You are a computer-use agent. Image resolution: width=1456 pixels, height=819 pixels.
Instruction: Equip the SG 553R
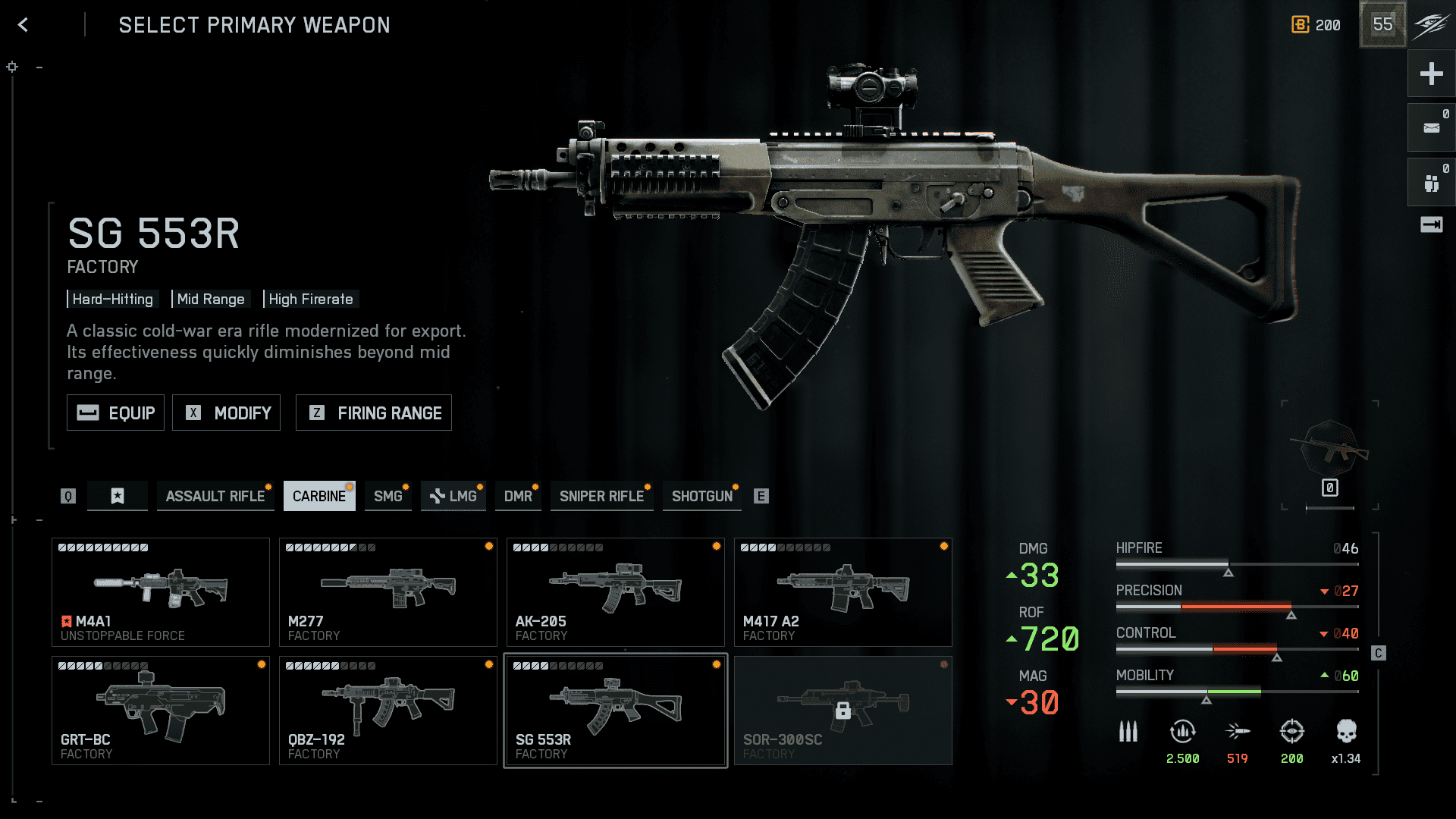(115, 413)
